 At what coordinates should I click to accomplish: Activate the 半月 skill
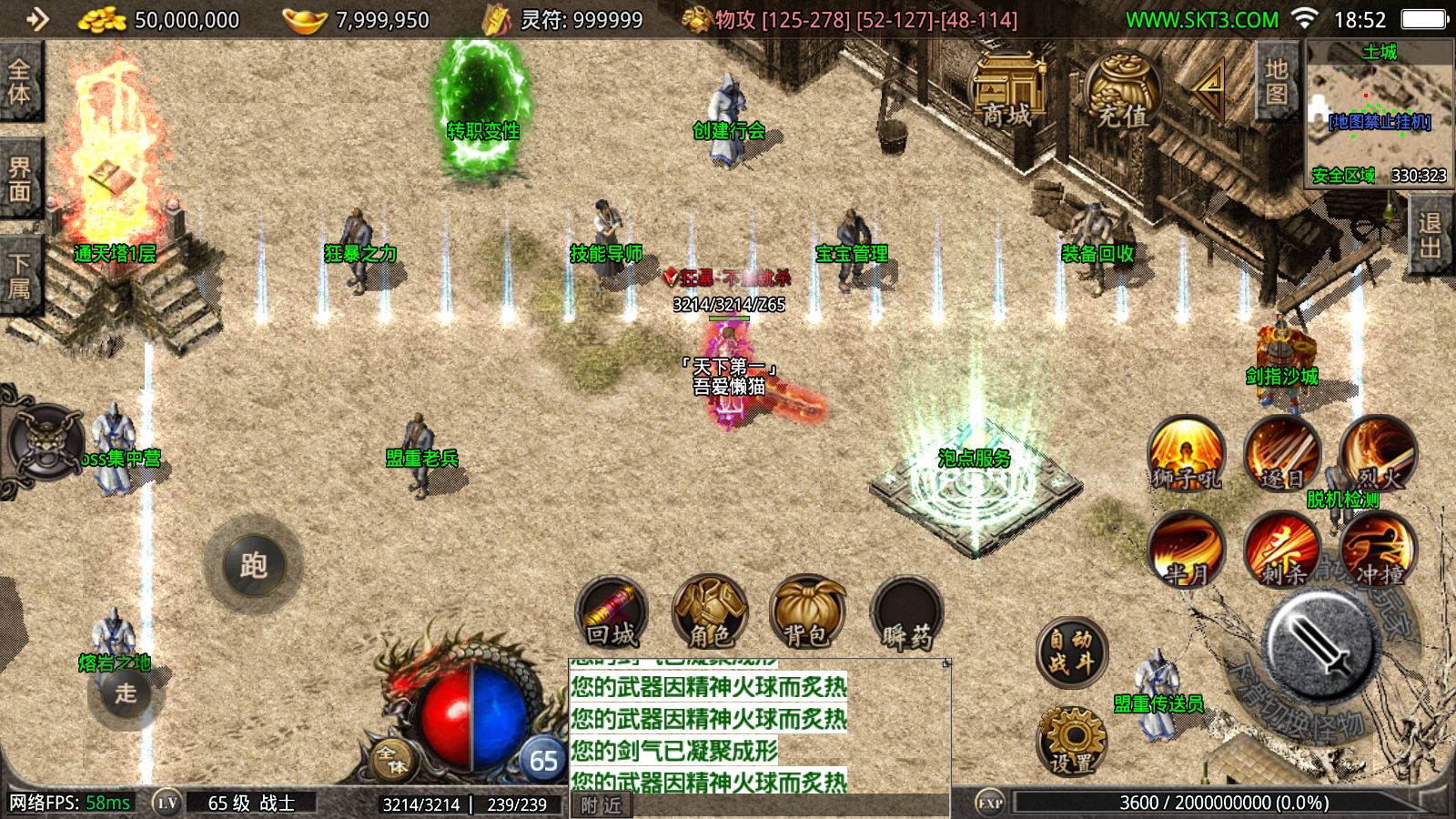point(1186,549)
